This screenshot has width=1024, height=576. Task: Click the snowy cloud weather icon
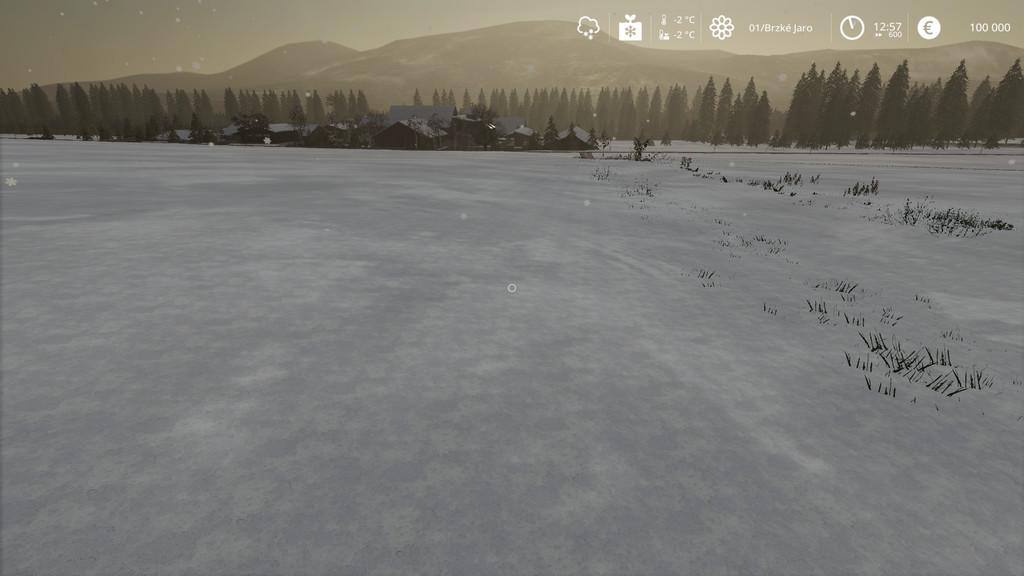click(x=588, y=28)
